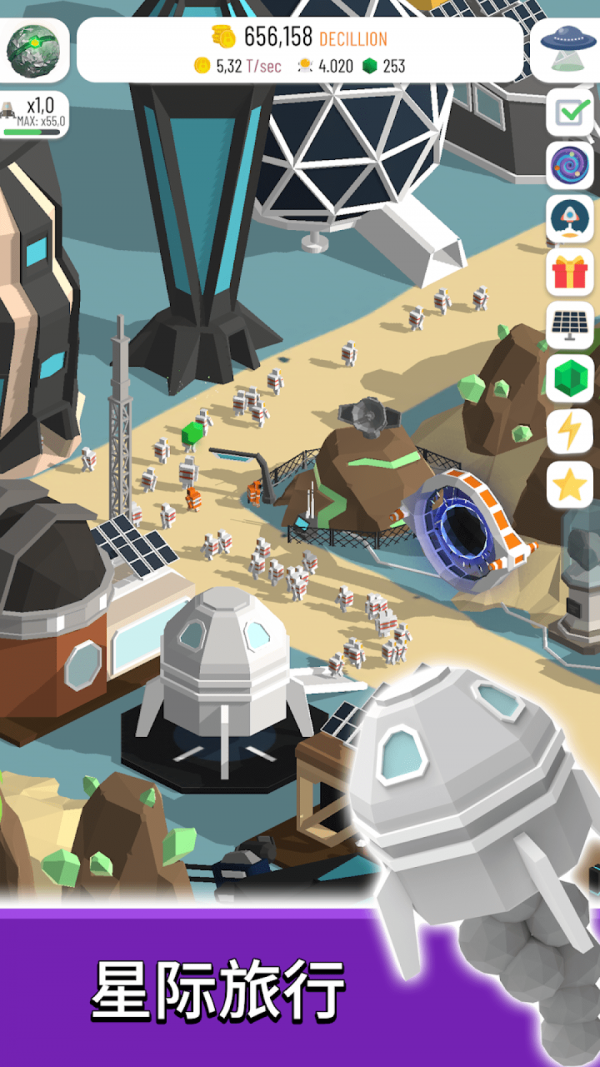Open the green gem shop
Screen dimensions: 600x1067
coord(570,378)
